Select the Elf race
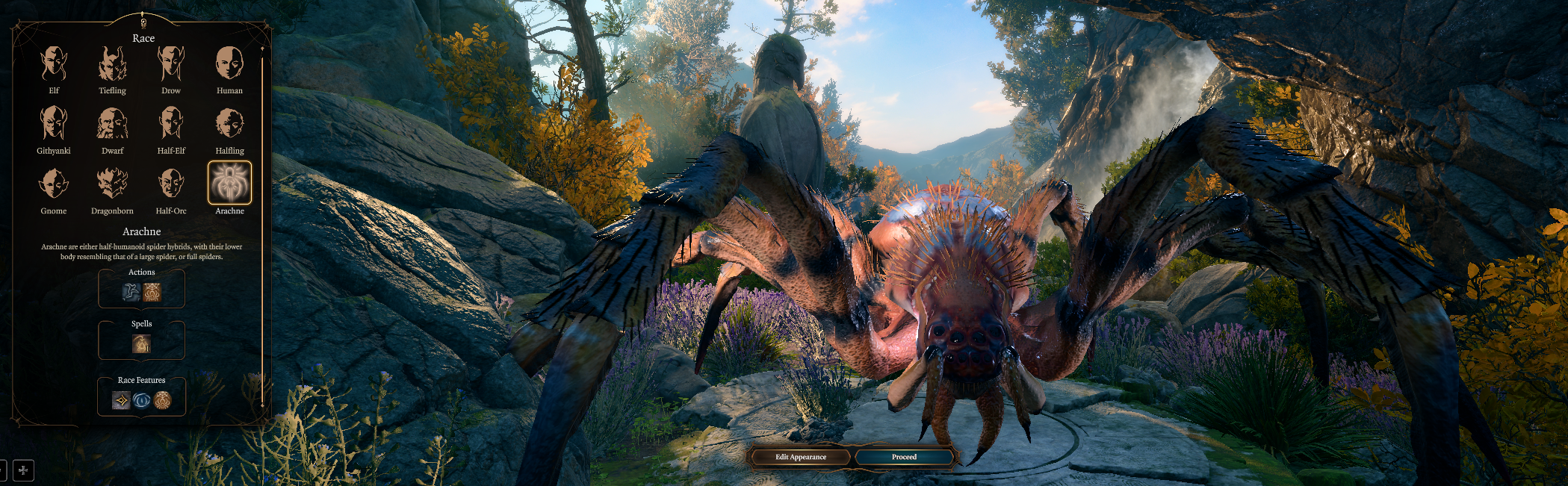The image size is (1568, 486). [x=54, y=64]
